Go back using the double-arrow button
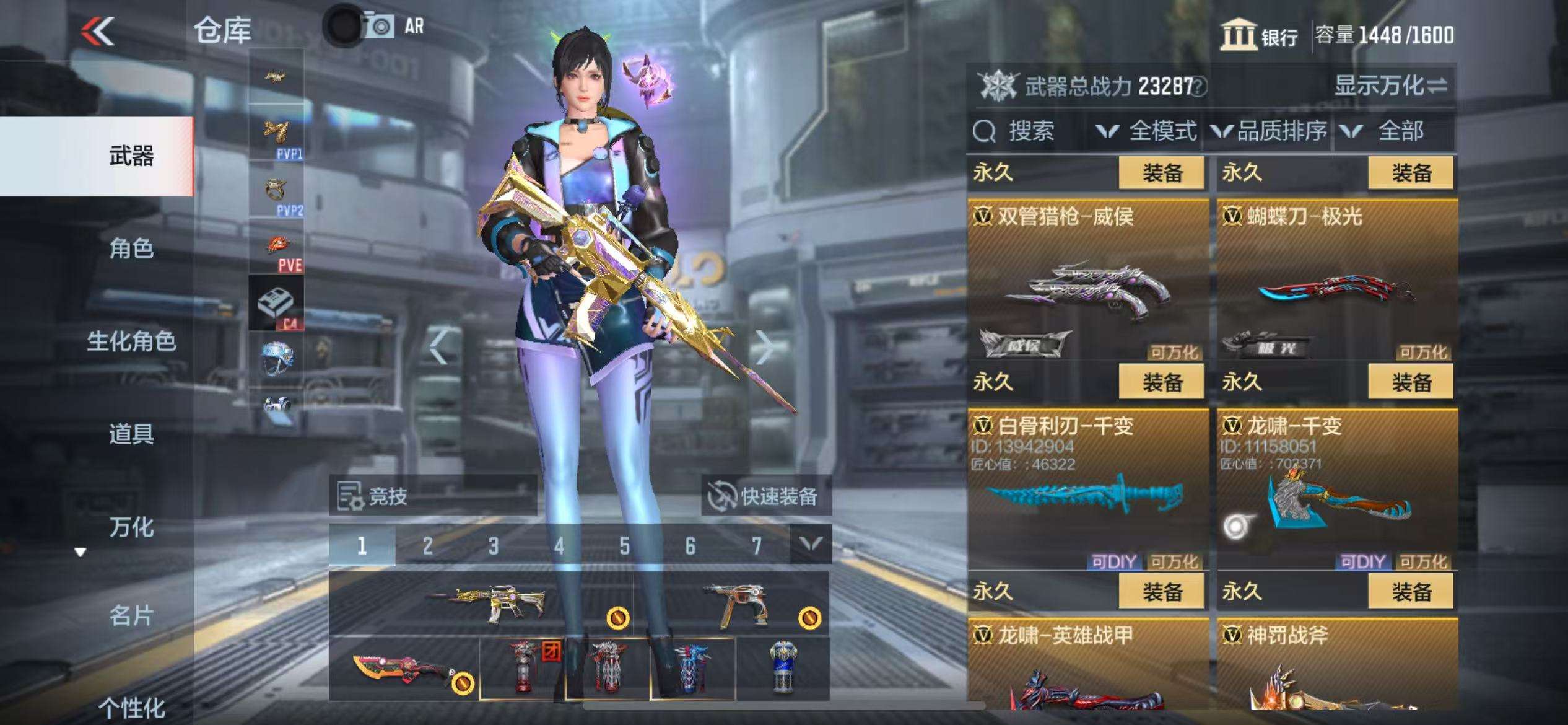This screenshot has width=1568, height=725. [98, 31]
